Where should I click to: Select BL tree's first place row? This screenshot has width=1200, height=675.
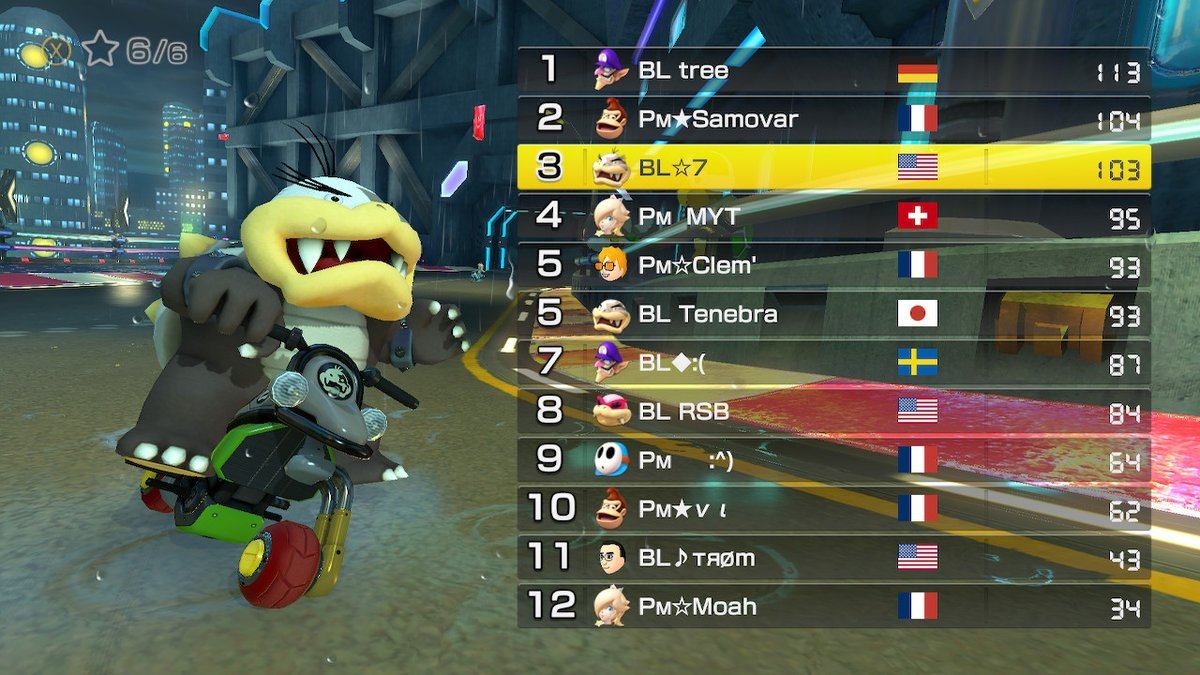coord(833,71)
